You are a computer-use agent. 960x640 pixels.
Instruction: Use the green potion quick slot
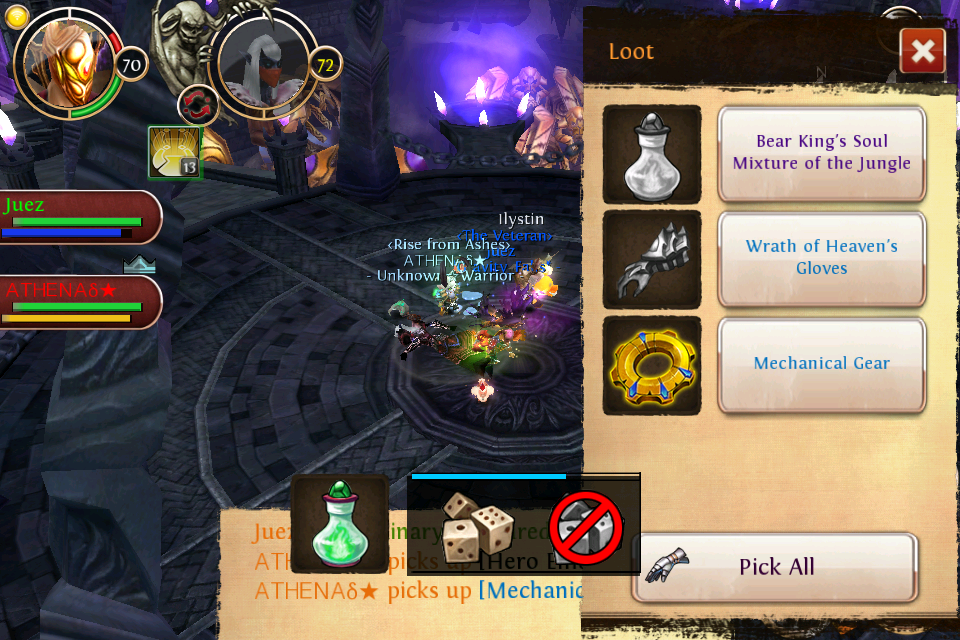(340, 523)
